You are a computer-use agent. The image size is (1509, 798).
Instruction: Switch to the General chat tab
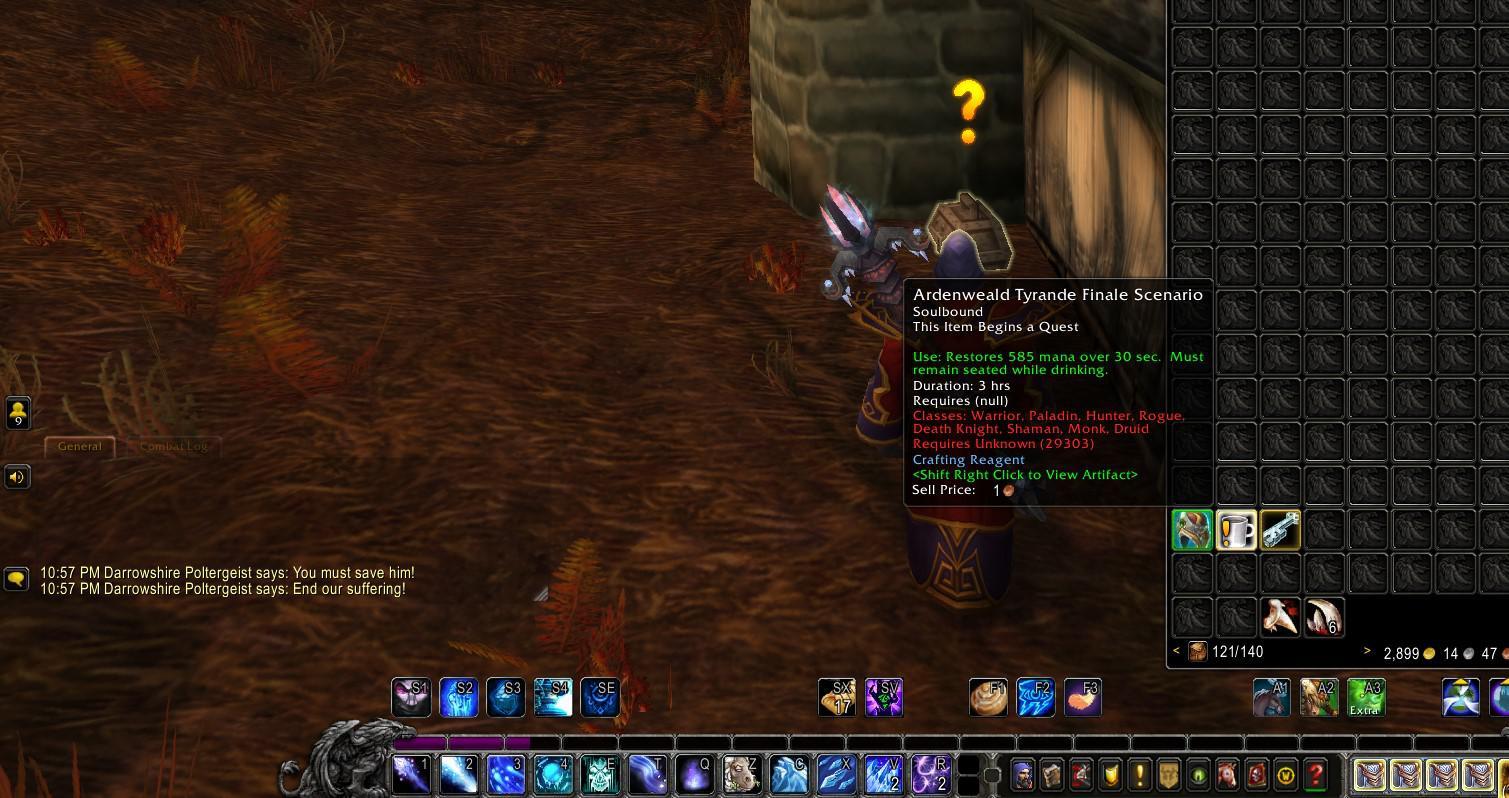[79, 447]
